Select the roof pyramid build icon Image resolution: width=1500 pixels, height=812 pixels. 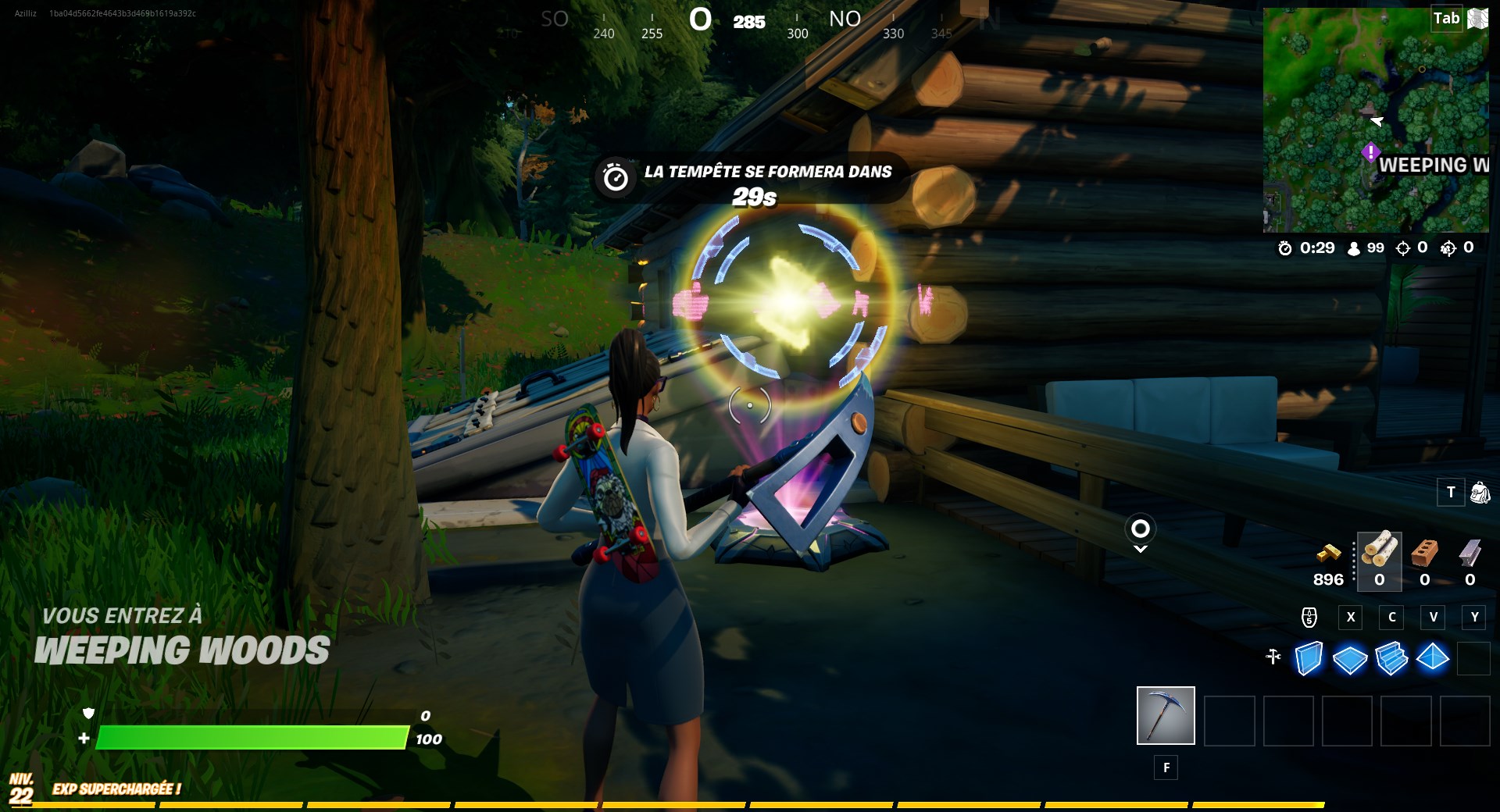1434,660
